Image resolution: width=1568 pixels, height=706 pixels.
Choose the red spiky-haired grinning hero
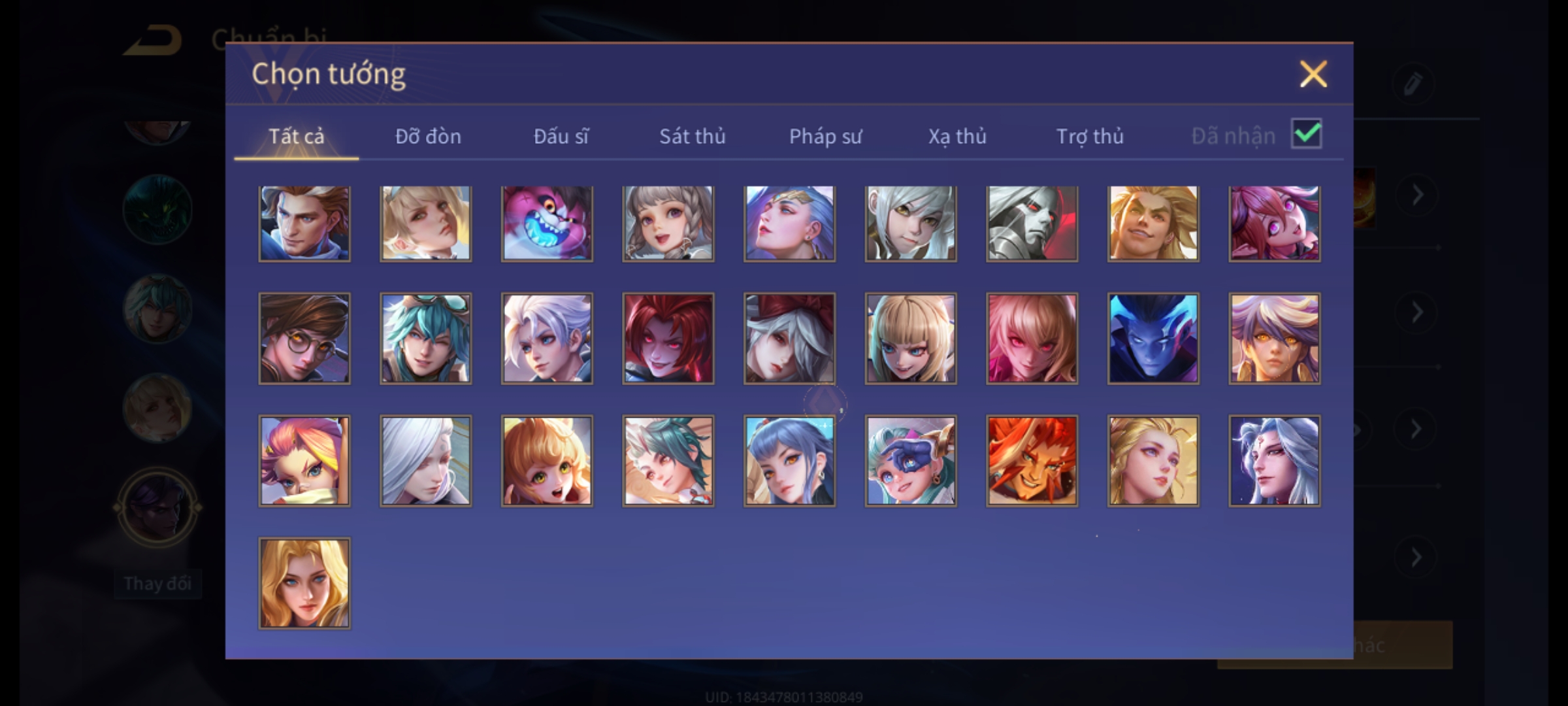668,338
